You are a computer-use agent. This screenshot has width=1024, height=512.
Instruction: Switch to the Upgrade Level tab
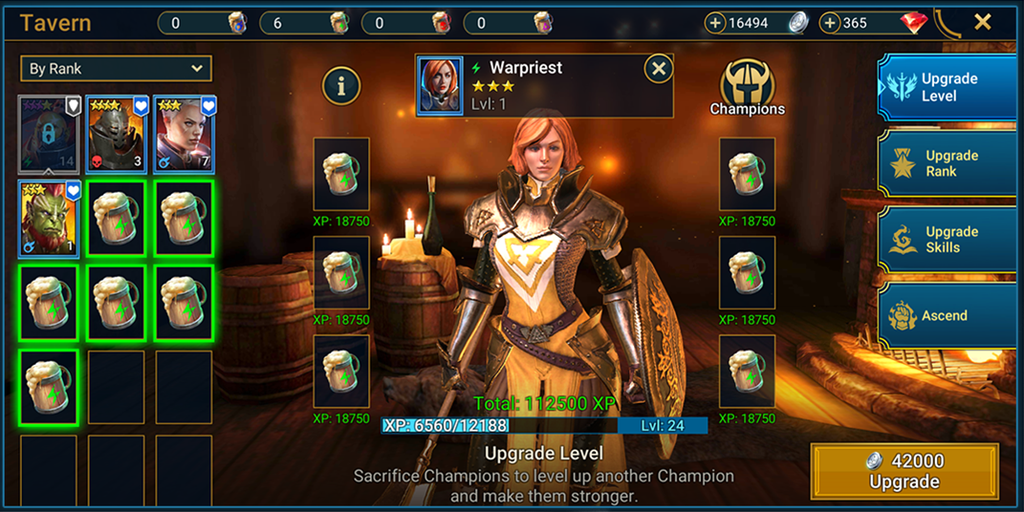point(946,88)
